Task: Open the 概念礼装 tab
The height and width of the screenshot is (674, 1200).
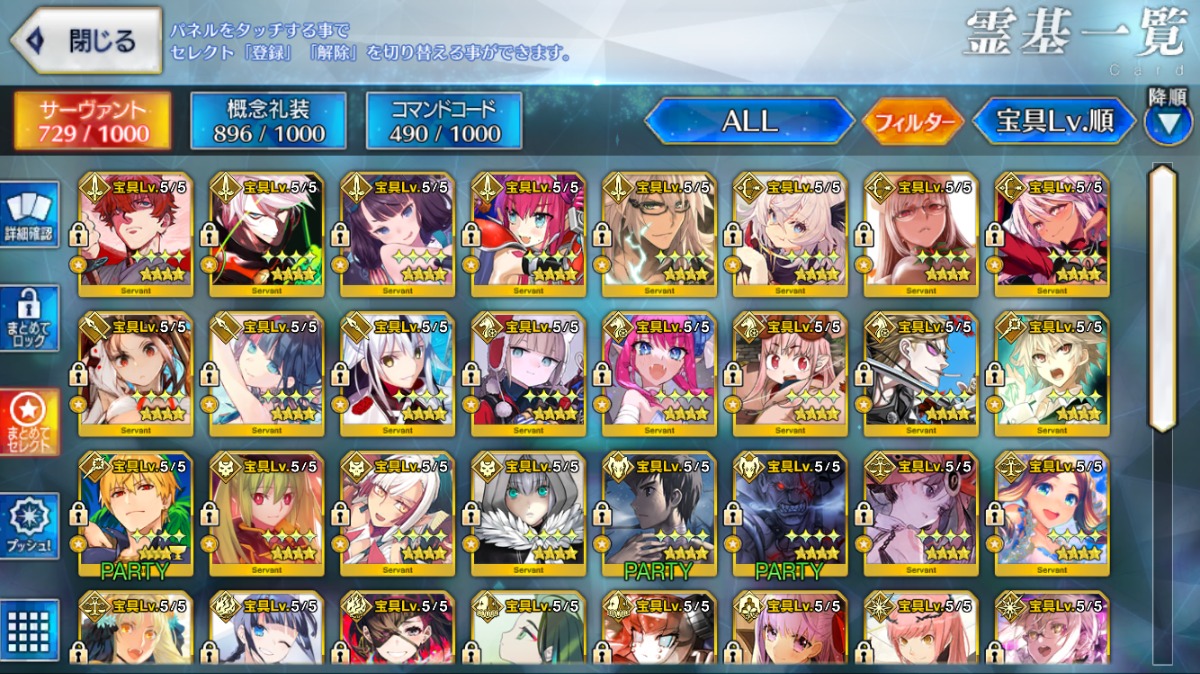Action: [268, 121]
